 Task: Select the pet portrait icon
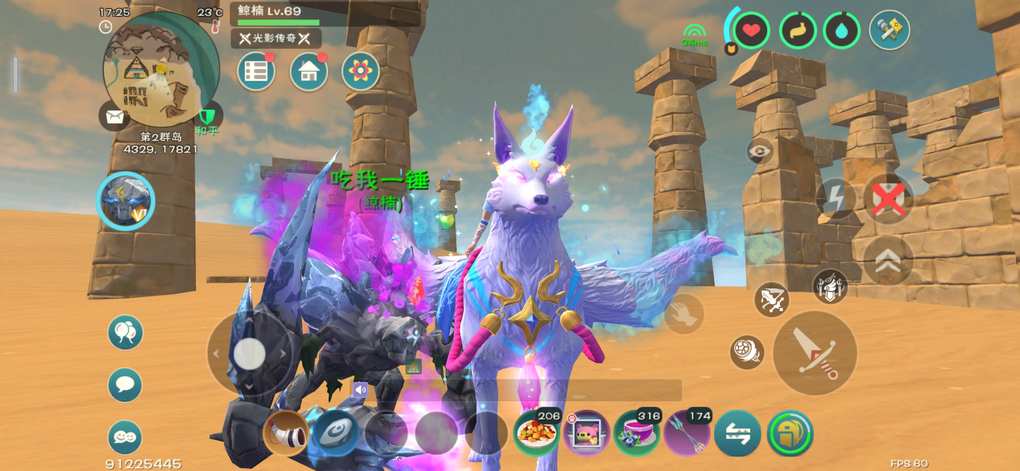coord(126,201)
